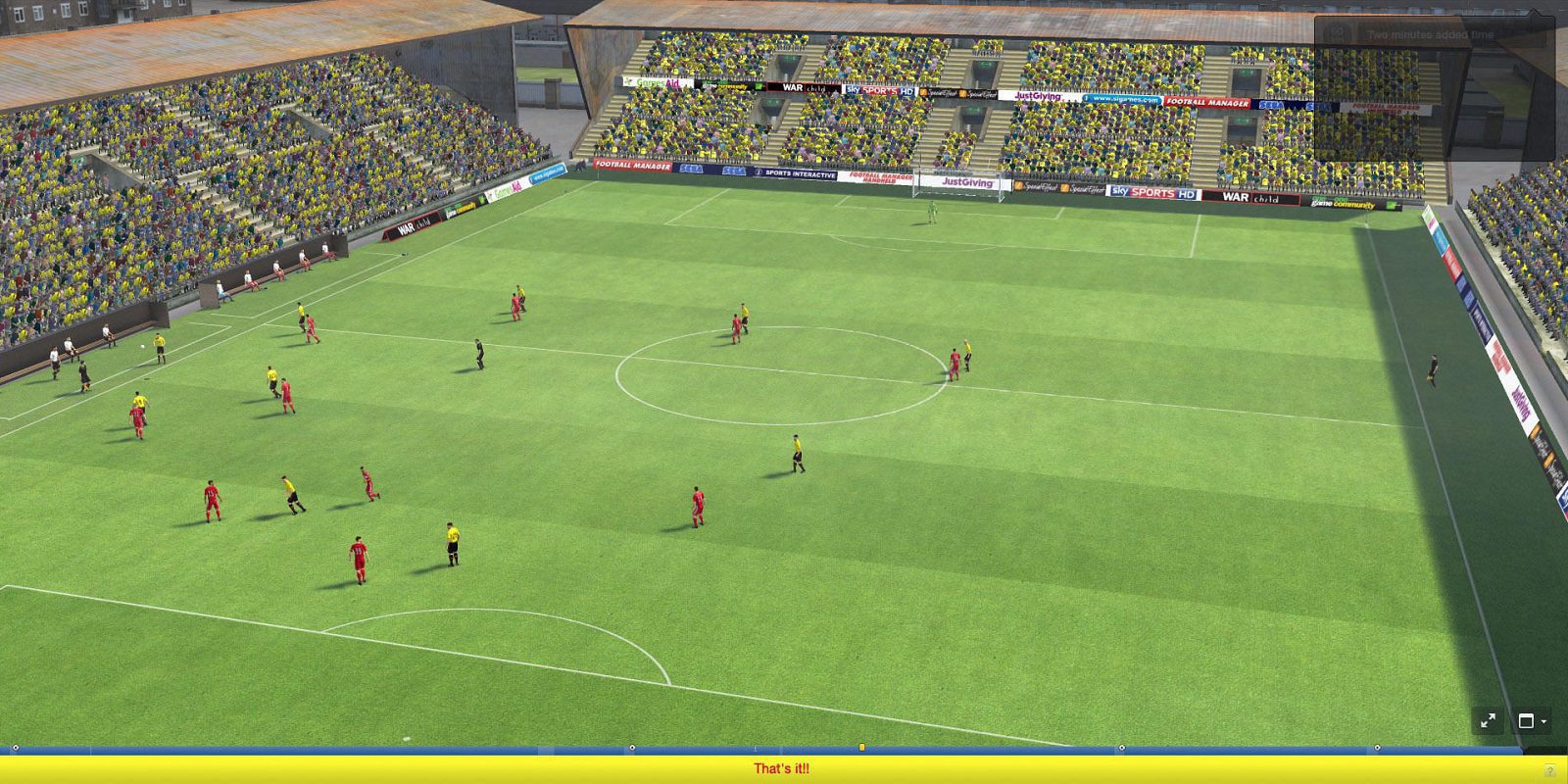The width and height of the screenshot is (1568, 784).
Task: Open the camera view dropdown arrow
Action: tap(1543, 722)
